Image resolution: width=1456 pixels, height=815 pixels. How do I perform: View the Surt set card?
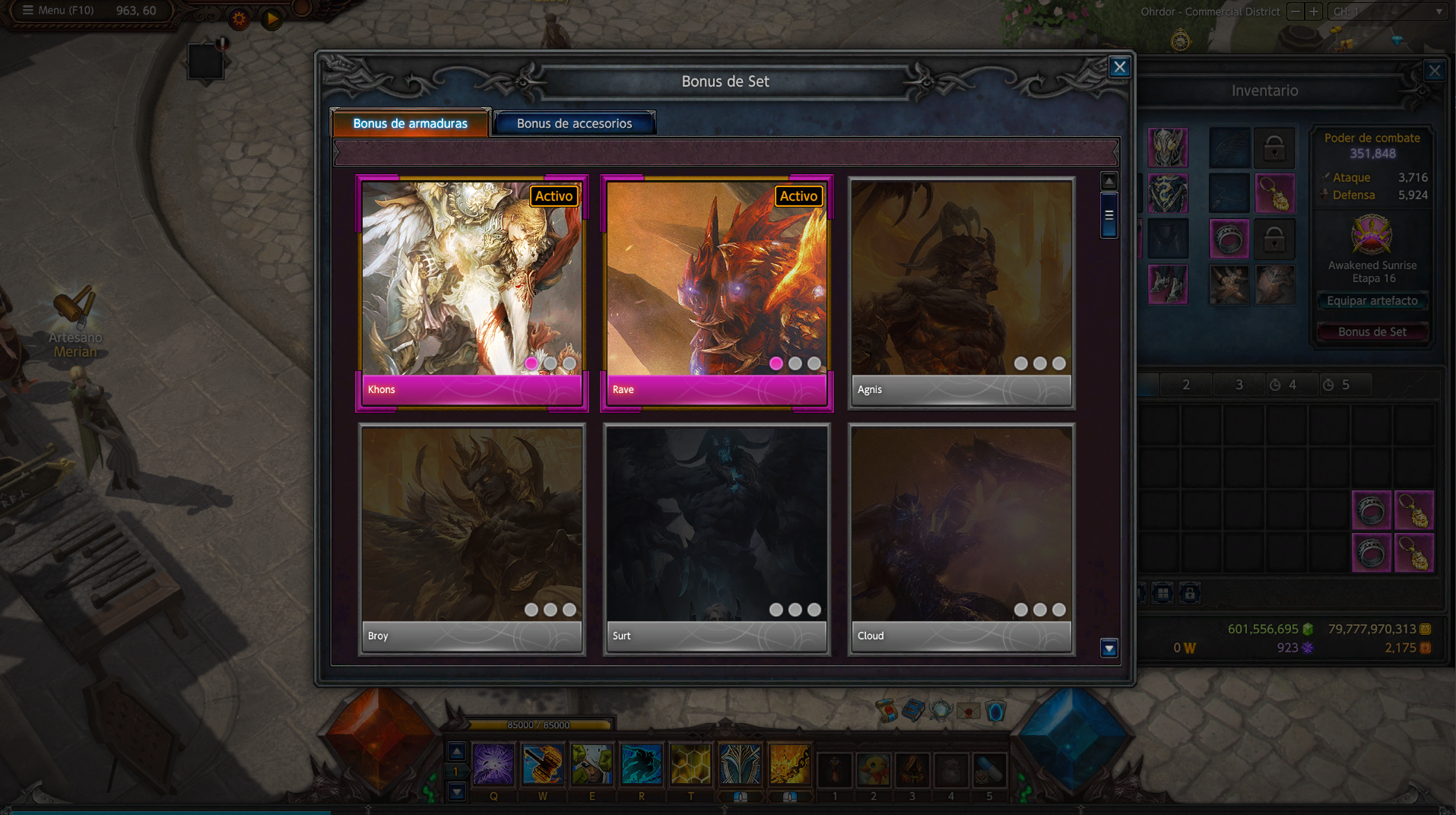tap(716, 538)
